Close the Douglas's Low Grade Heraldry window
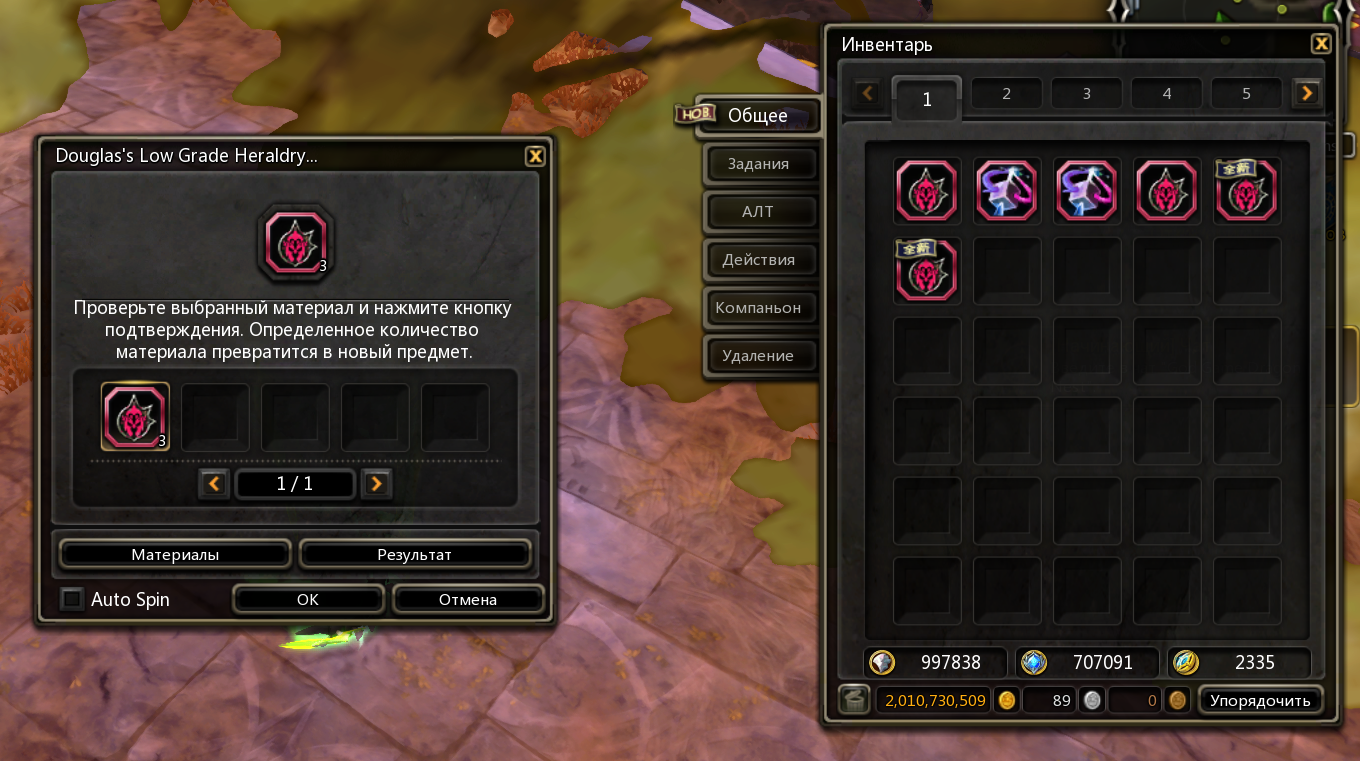The image size is (1360, 761). 535,156
